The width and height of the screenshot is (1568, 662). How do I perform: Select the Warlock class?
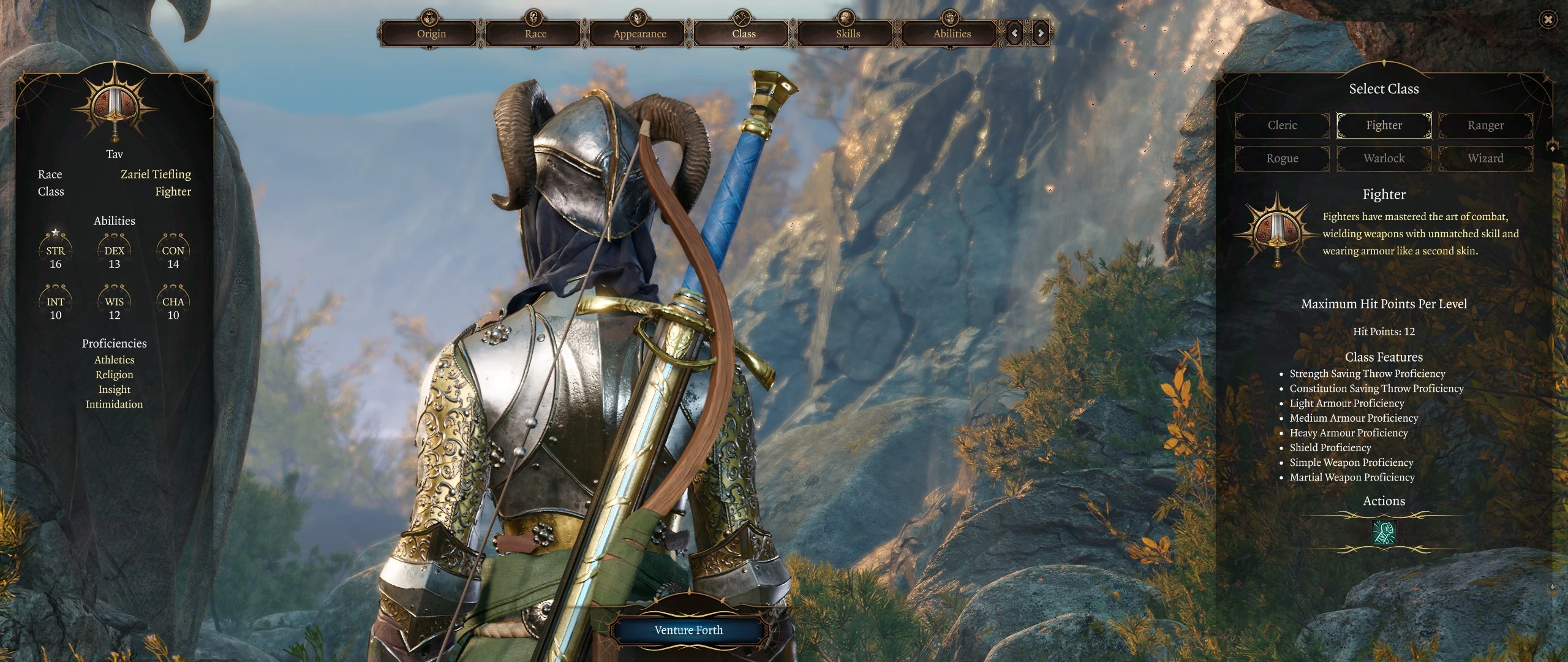click(x=1384, y=158)
